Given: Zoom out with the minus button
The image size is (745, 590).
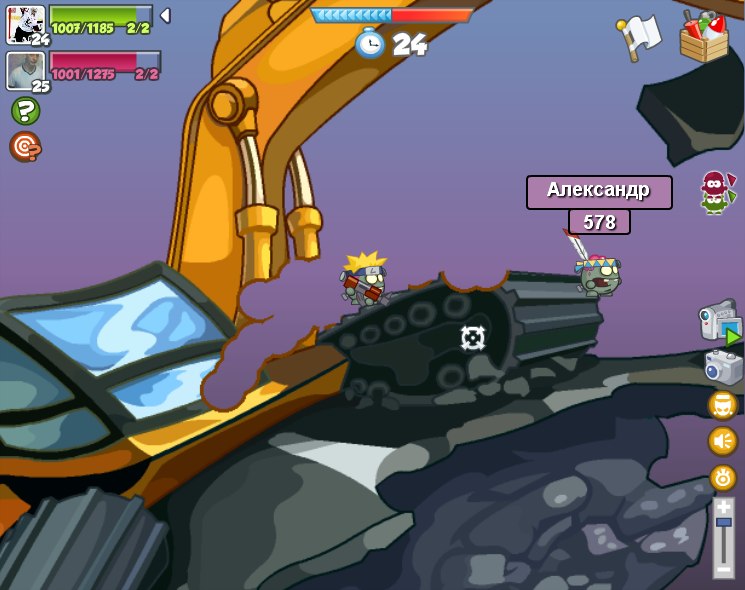Looking at the screenshot, I should tap(723, 569).
